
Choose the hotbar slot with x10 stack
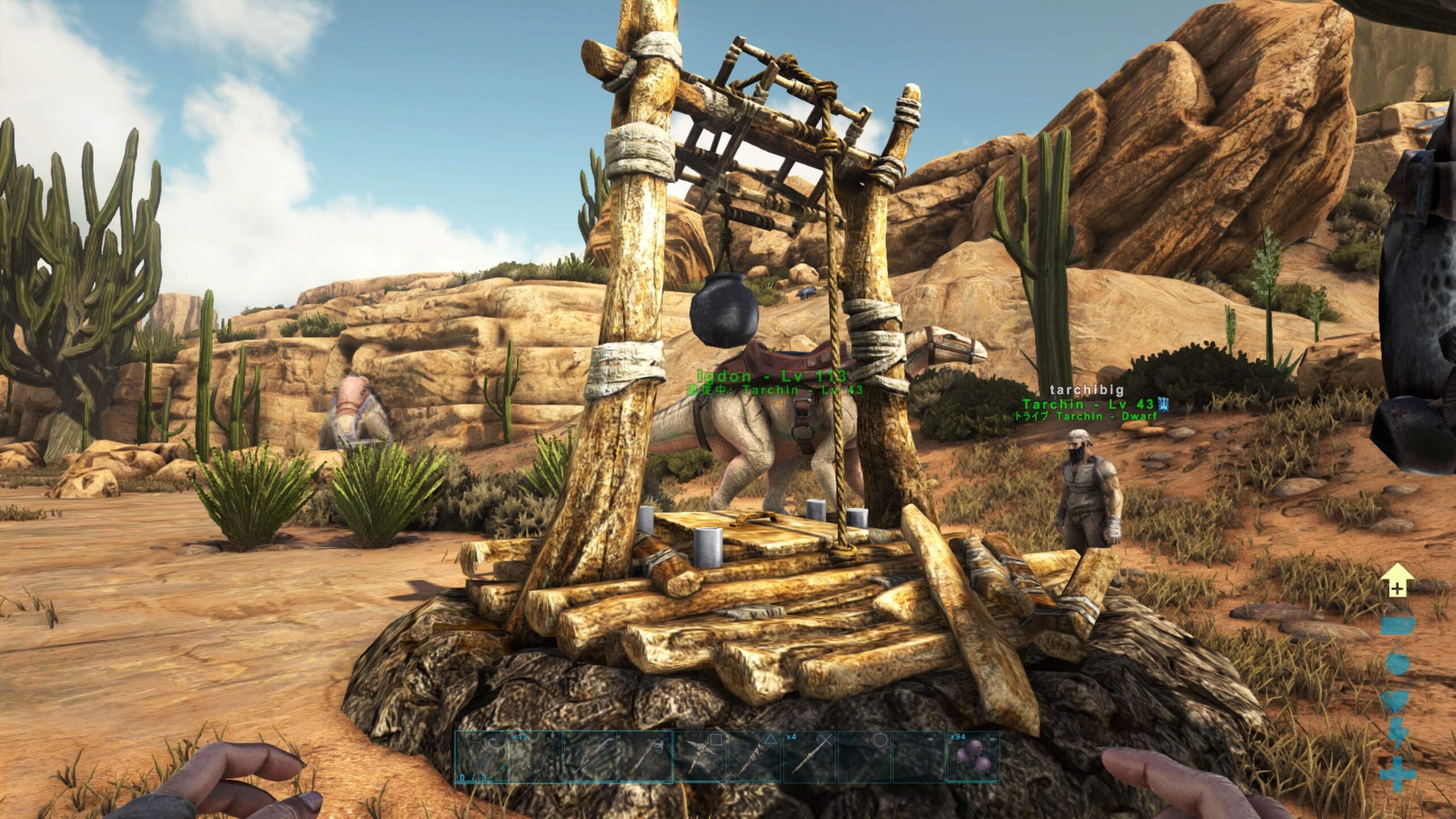point(536,757)
